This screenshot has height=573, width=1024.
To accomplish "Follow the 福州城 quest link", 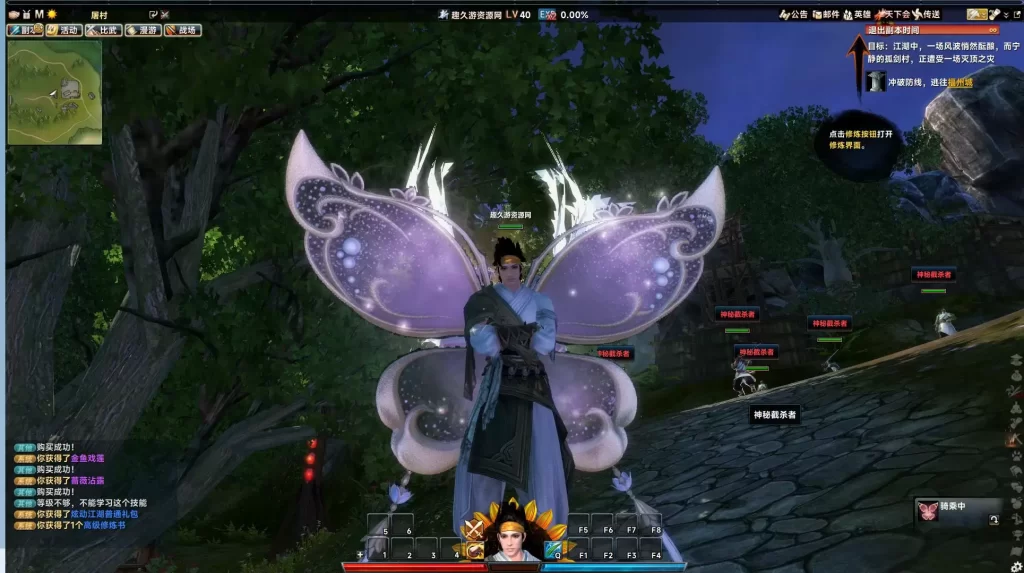I will (x=960, y=82).
